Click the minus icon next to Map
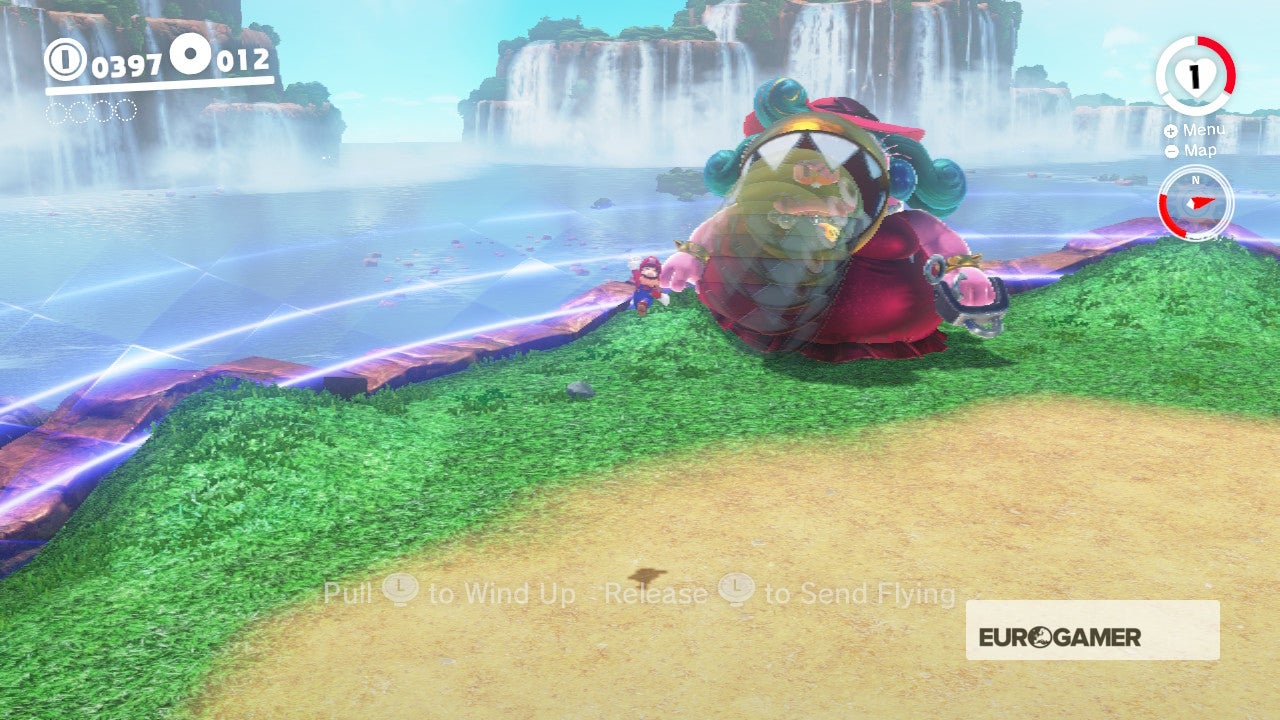Screen dimensions: 1280x720 [1171, 151]
